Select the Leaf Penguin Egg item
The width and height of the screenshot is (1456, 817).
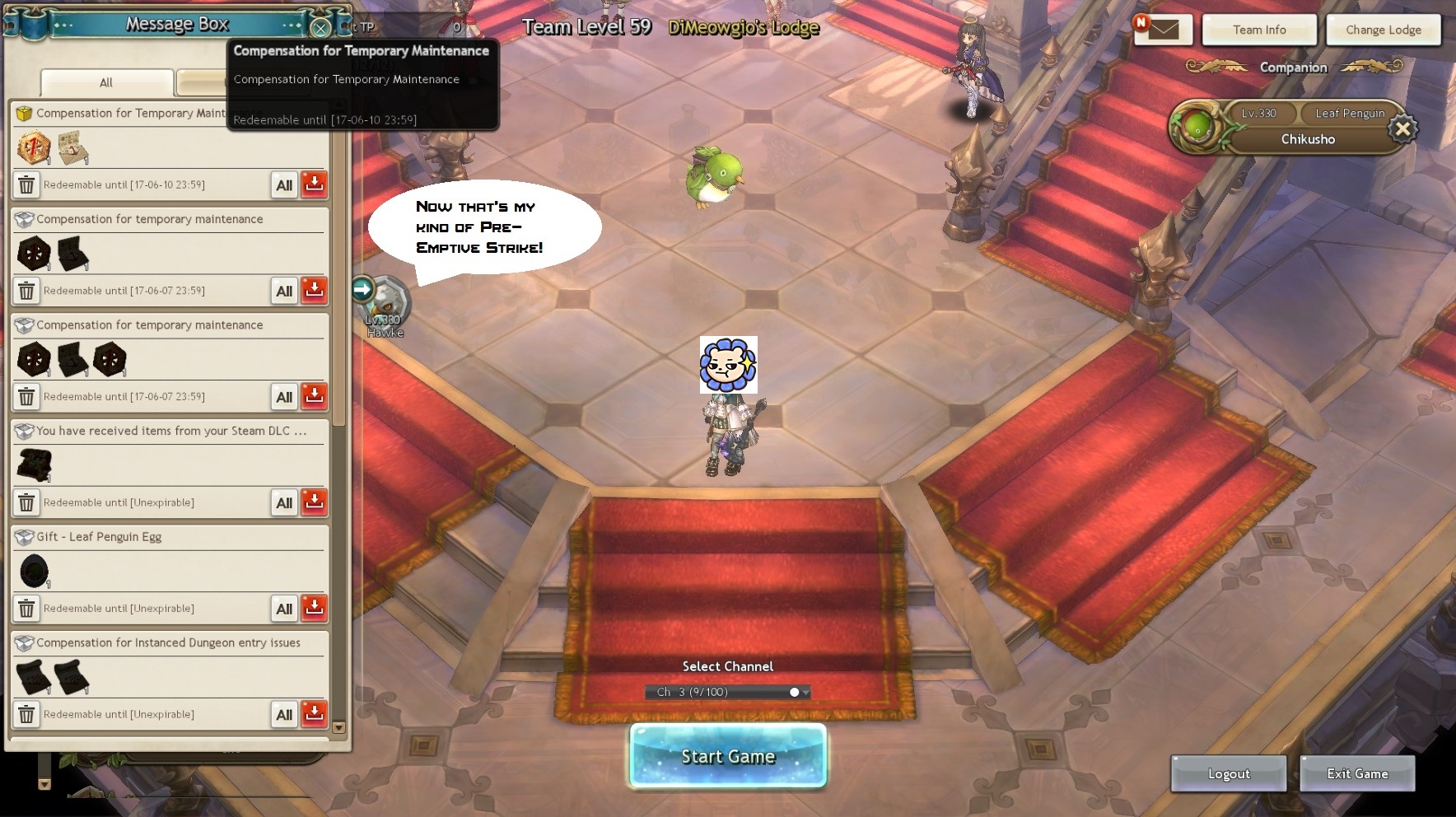coord(34,572)
